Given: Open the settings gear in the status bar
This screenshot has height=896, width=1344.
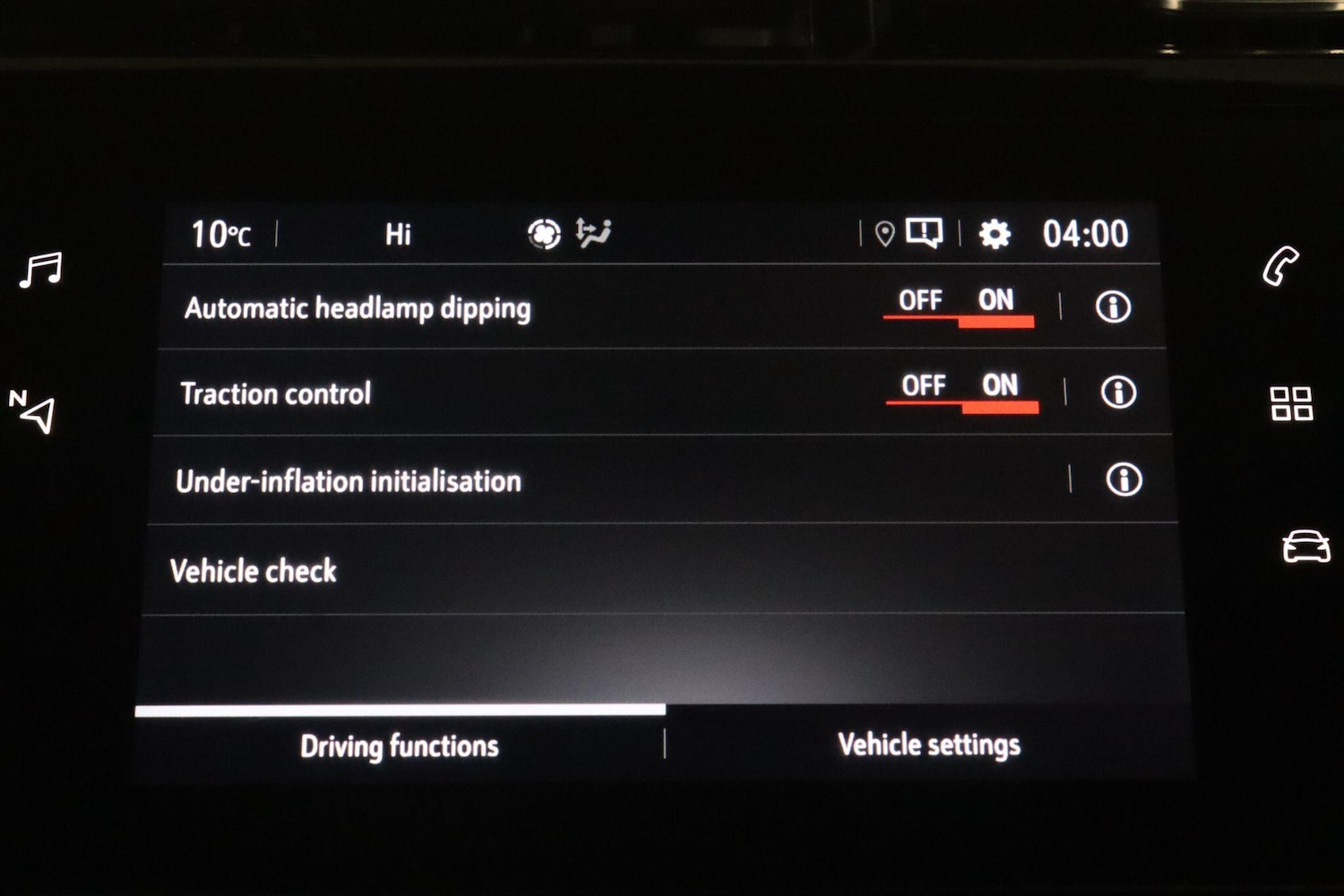Looking at the screenshot, I should pos(993,234).
